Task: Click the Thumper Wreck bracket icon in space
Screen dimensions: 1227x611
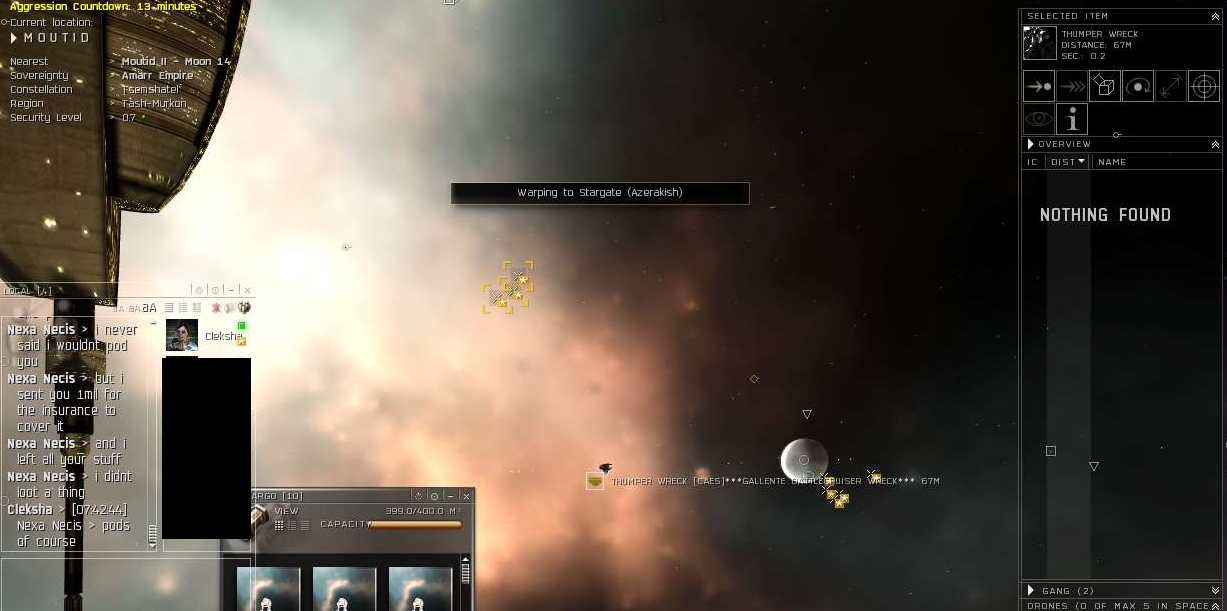Action: click(x=595, y=481)
